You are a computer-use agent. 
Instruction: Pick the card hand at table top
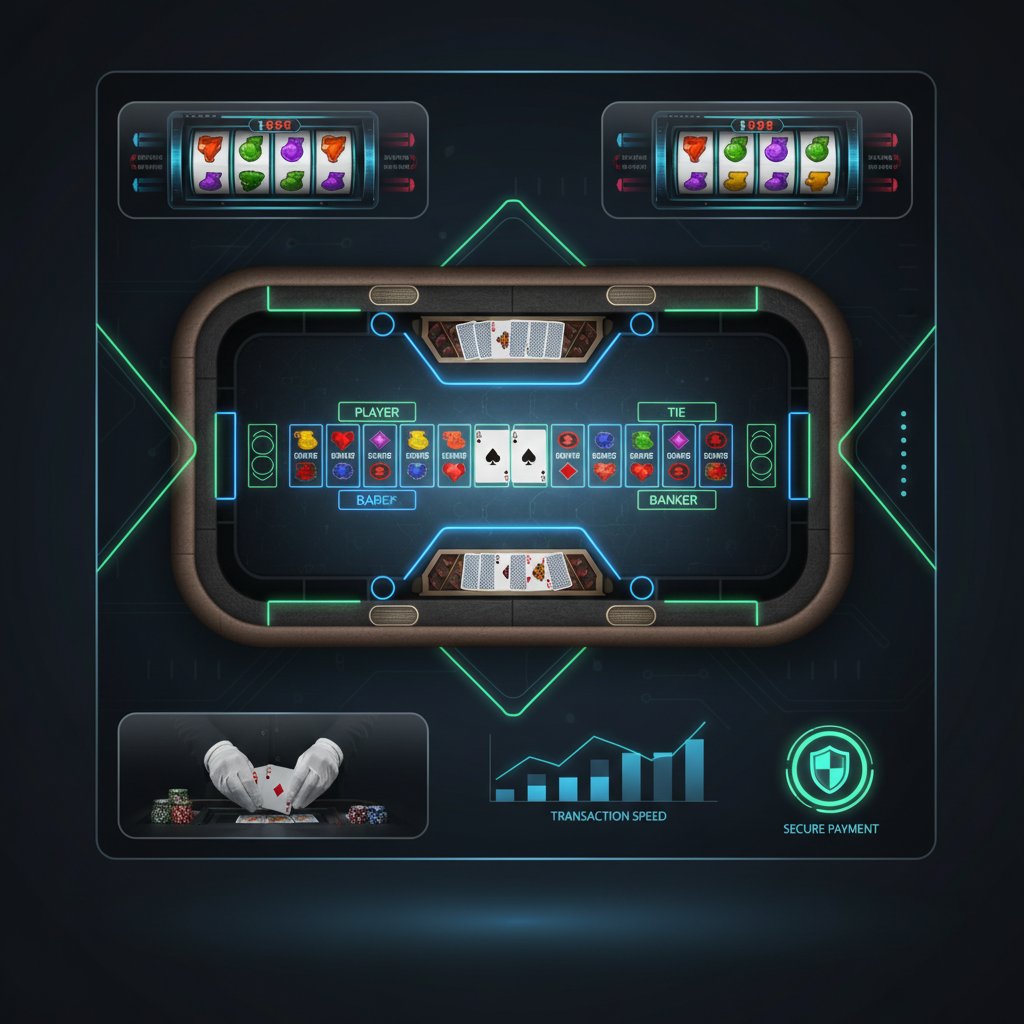(x=510, y=340)
